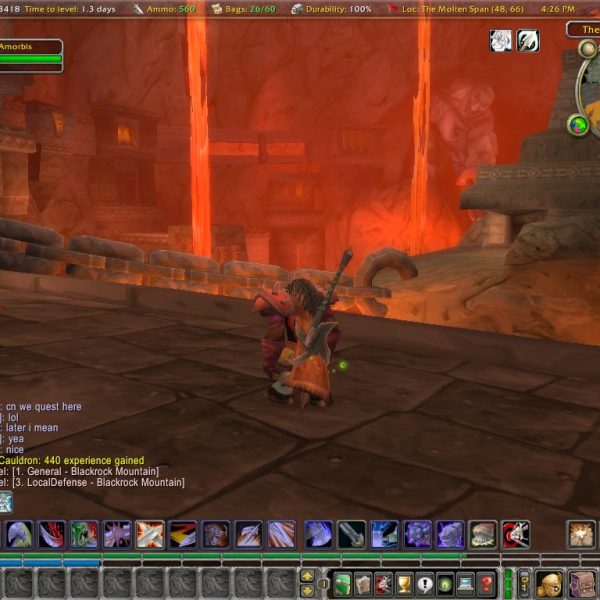The image size is (600, 600).
Task: Open the red question mark help button
Action: (486, 584)
